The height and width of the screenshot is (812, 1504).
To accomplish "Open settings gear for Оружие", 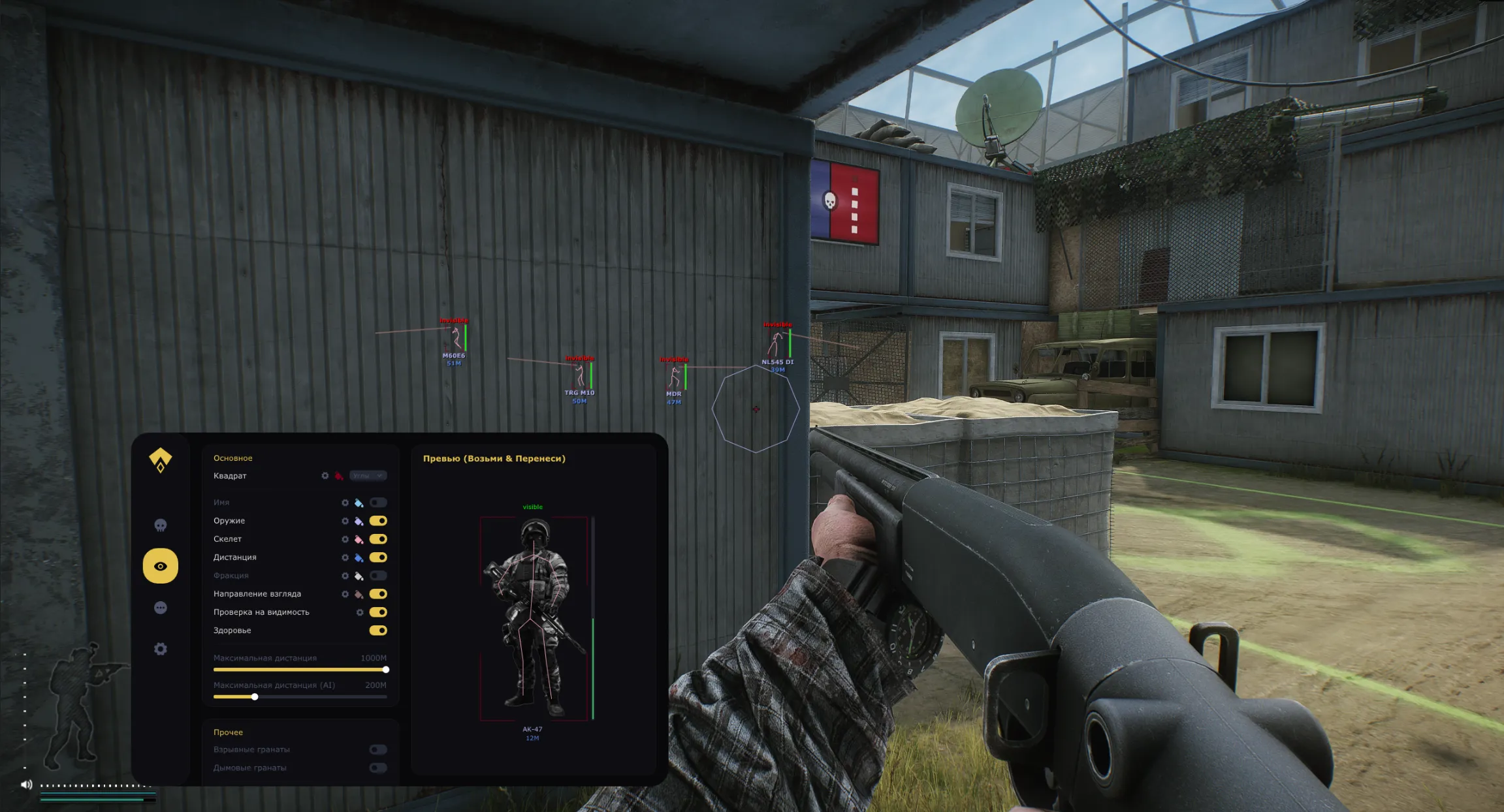I will 345,521.
